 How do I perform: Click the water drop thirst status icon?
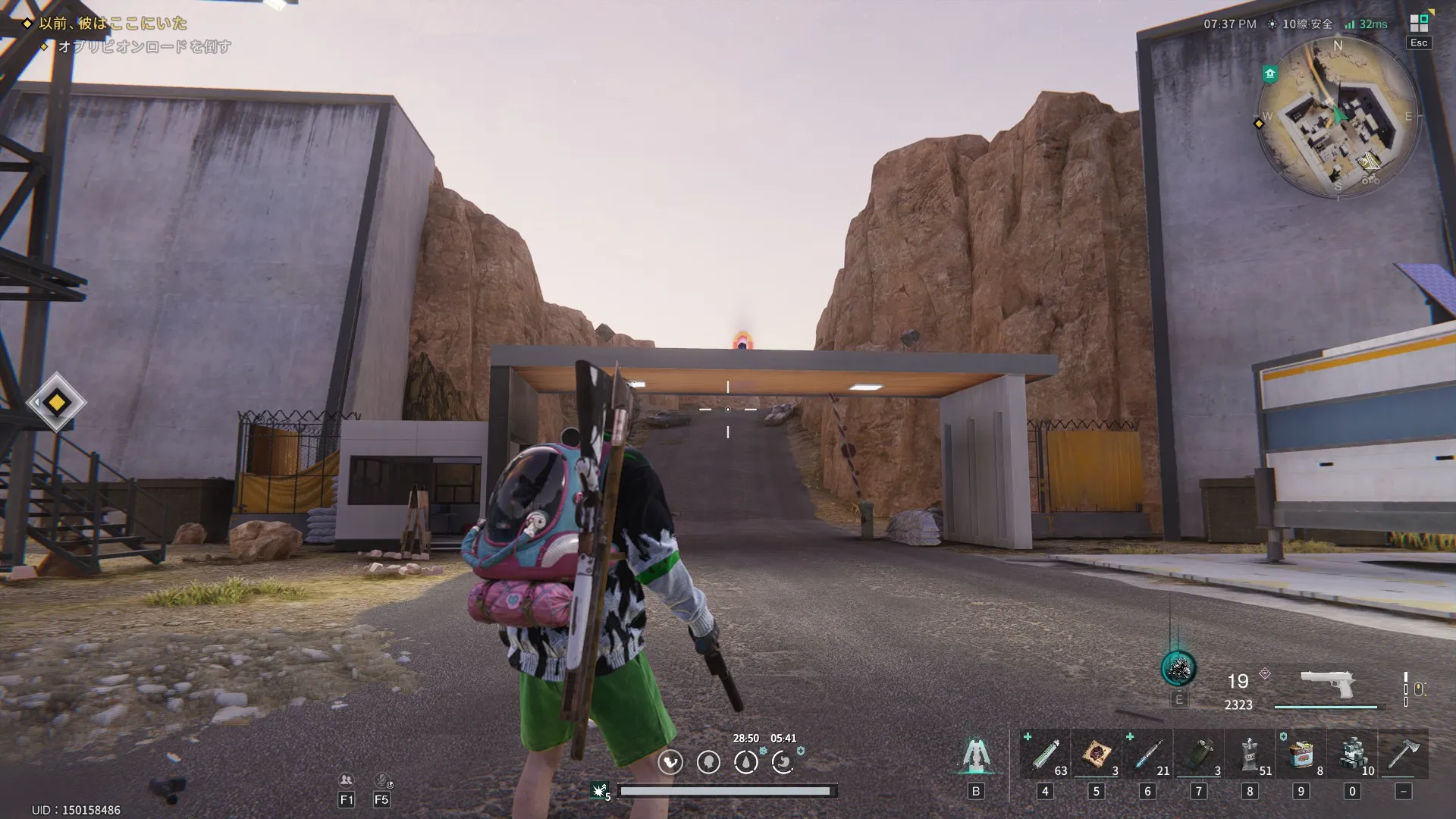(x=745, y=762)
